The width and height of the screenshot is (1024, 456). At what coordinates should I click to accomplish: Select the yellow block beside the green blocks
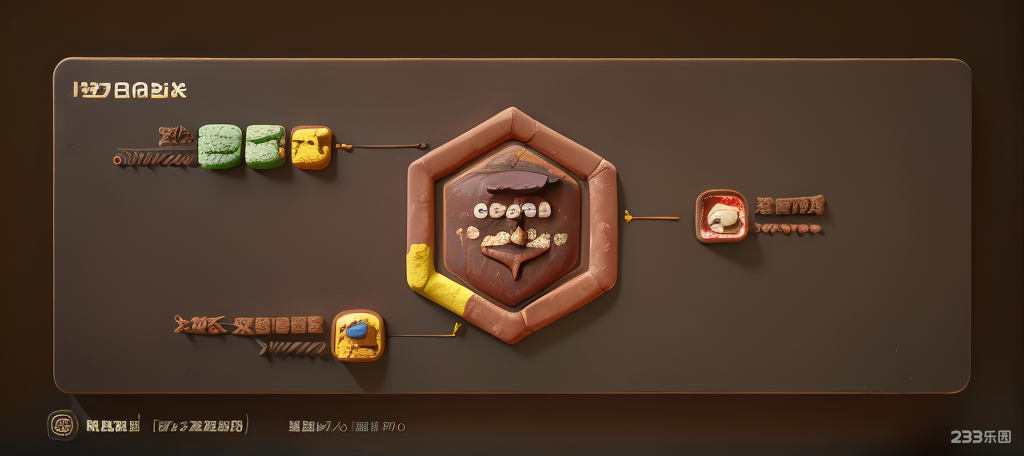(310, 147)
